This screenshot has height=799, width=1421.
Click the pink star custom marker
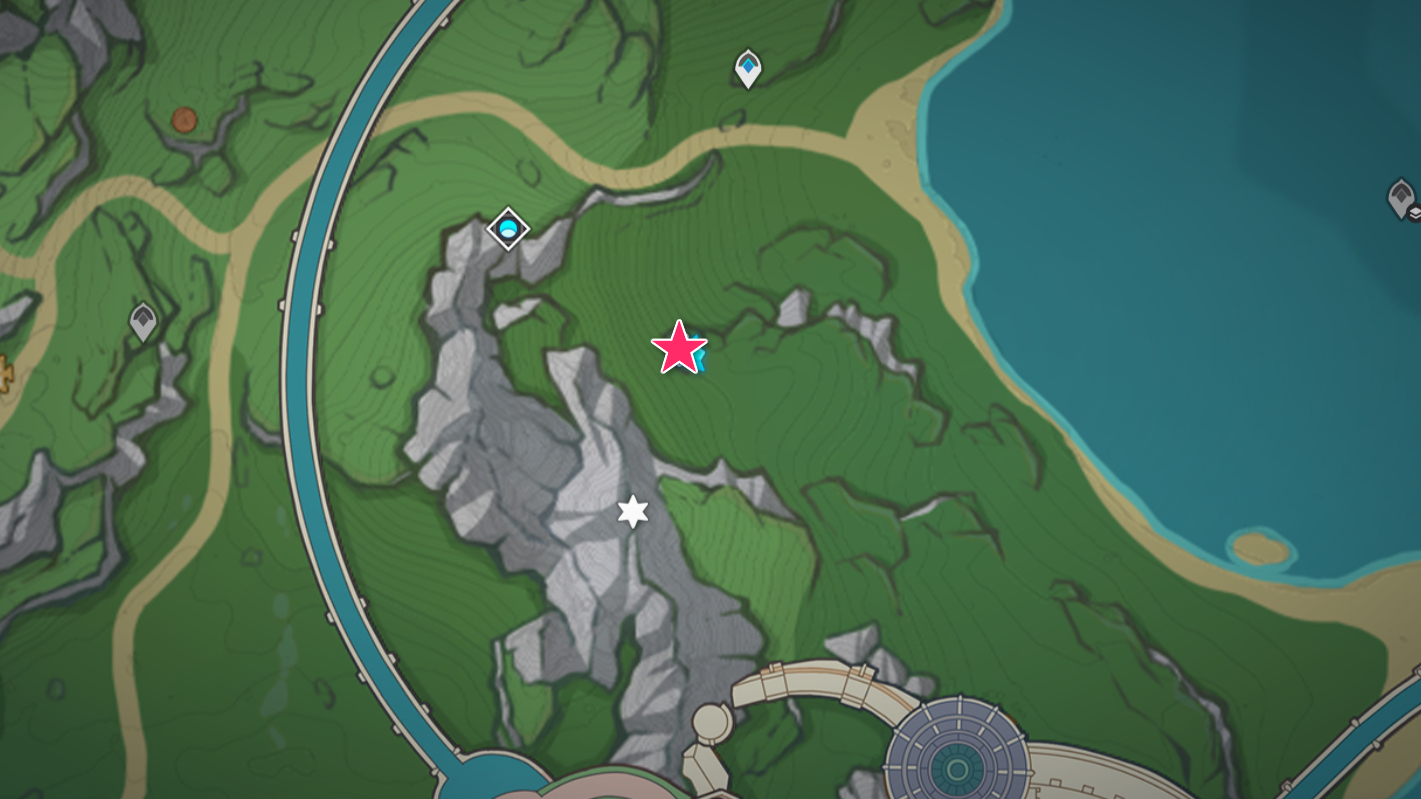(x=680, y=349)
